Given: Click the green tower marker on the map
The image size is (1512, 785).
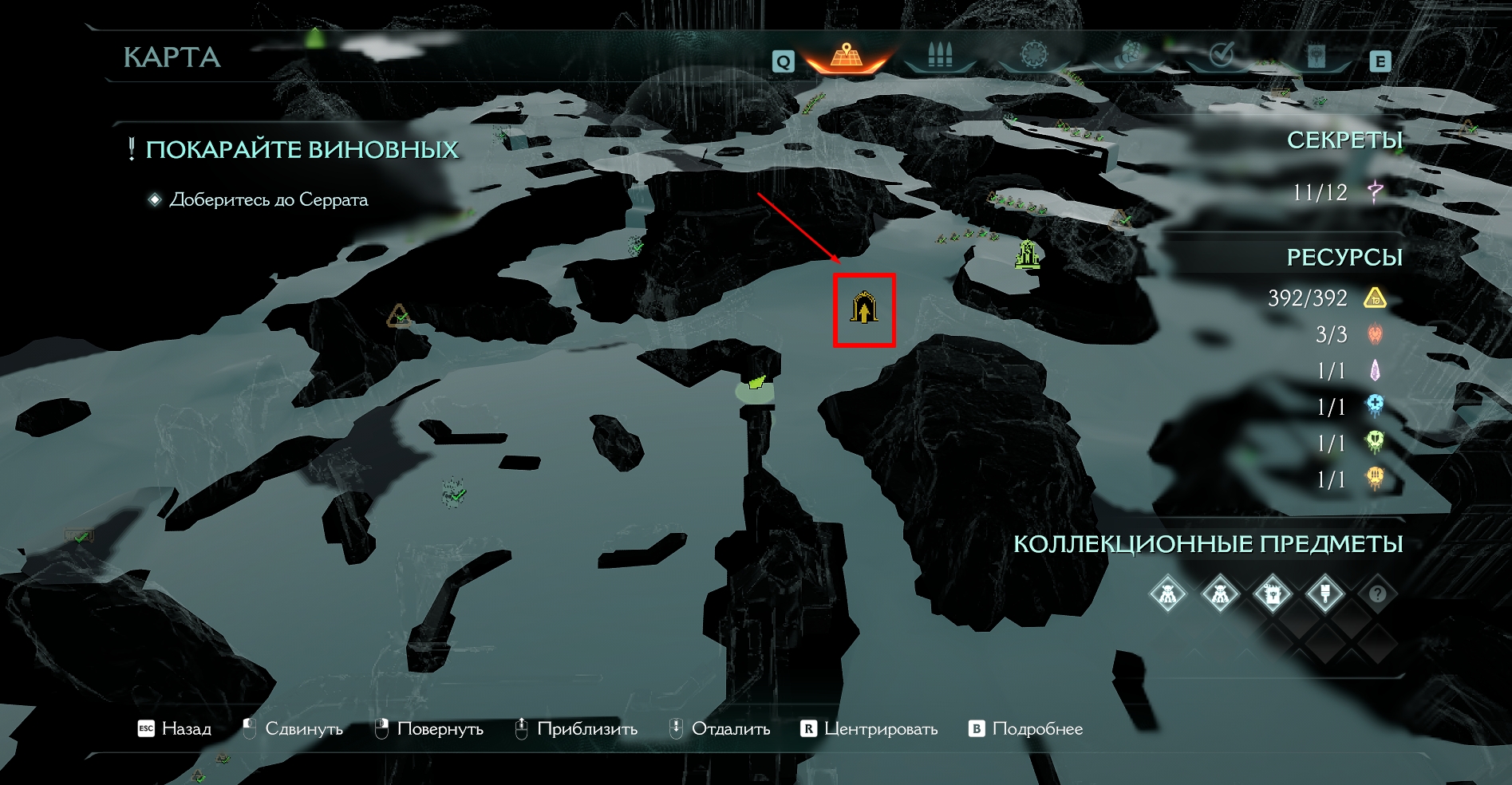Looking at the screenshot, I should [1028, 254].
